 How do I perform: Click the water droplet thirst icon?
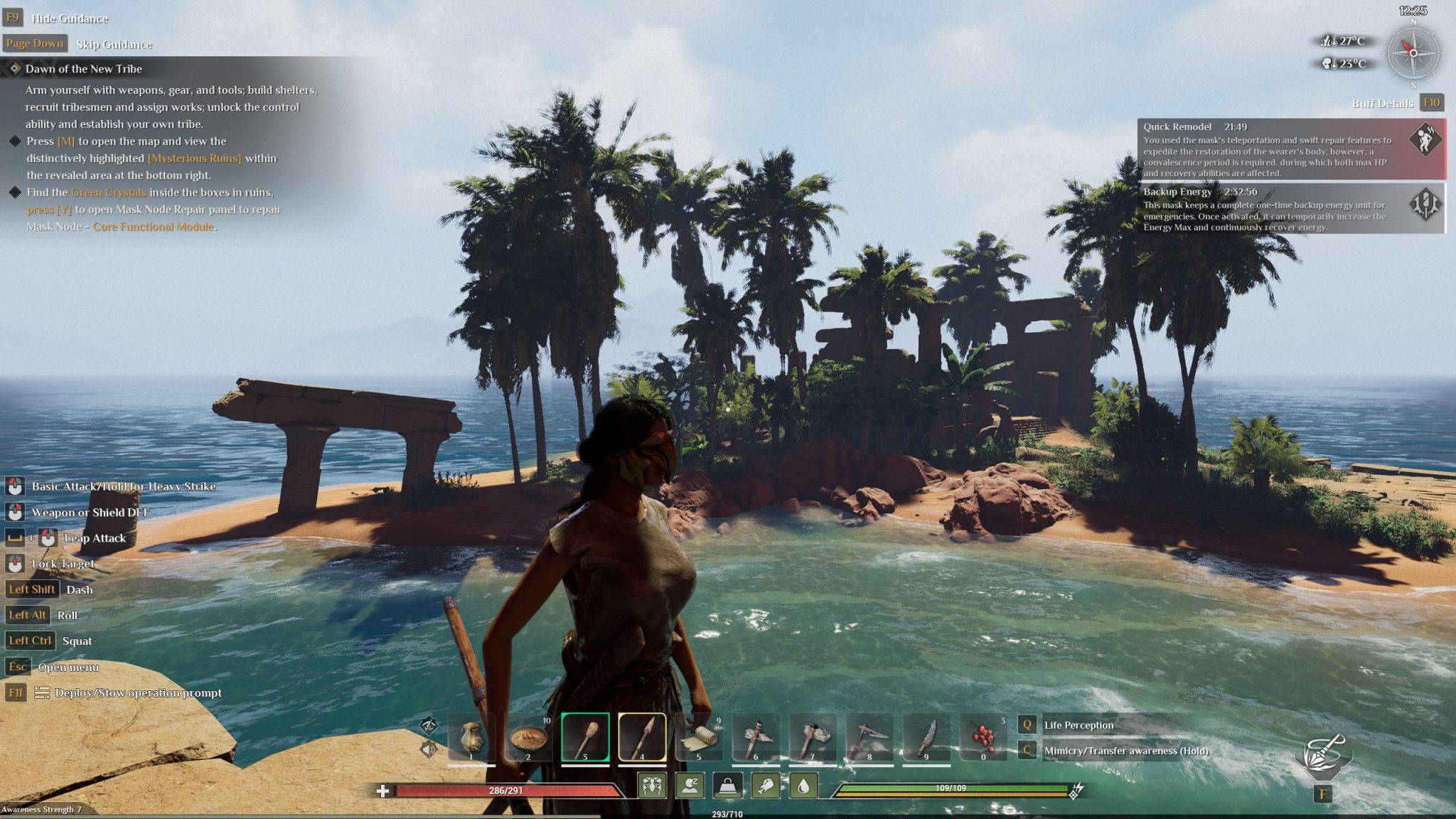[x=803, y=786]
